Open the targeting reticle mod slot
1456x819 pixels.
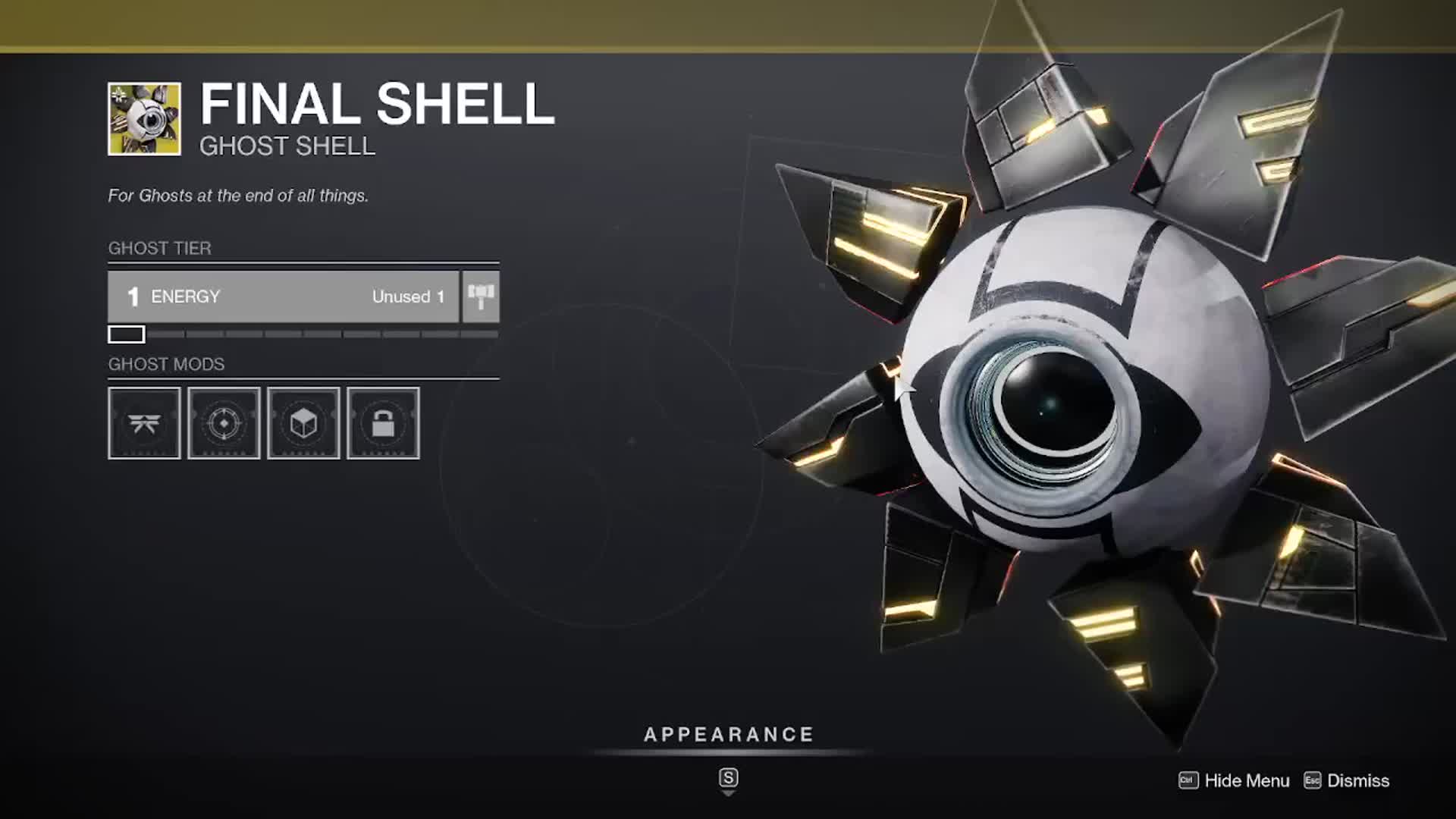point(224,424)
